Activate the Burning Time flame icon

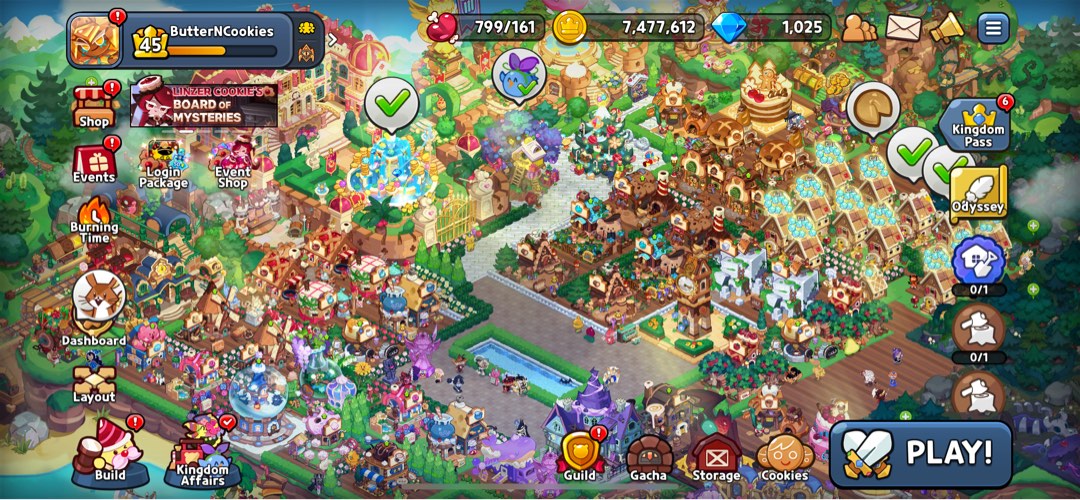tap(95, 219)
